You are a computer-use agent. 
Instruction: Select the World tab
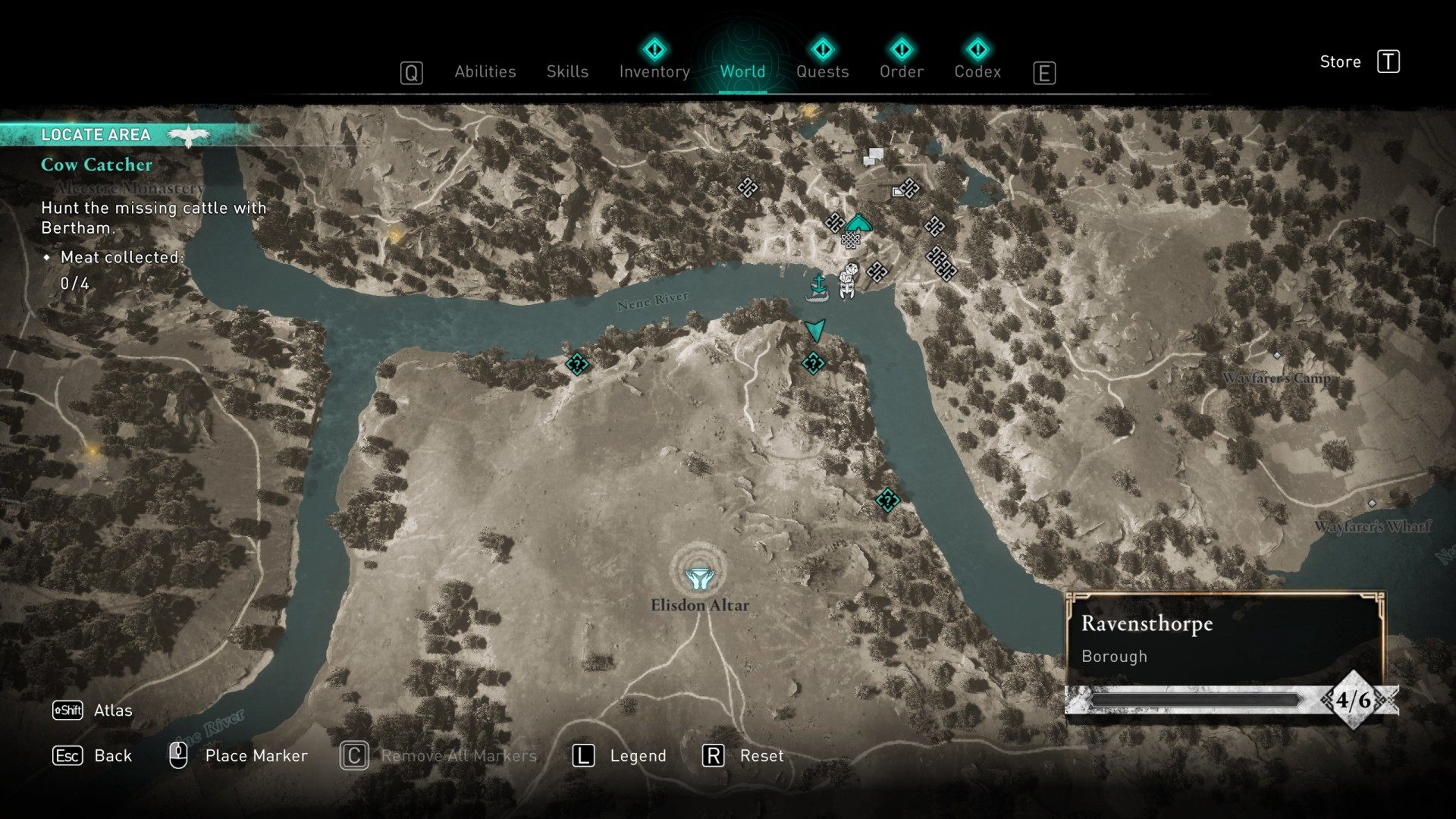(742, 71)
